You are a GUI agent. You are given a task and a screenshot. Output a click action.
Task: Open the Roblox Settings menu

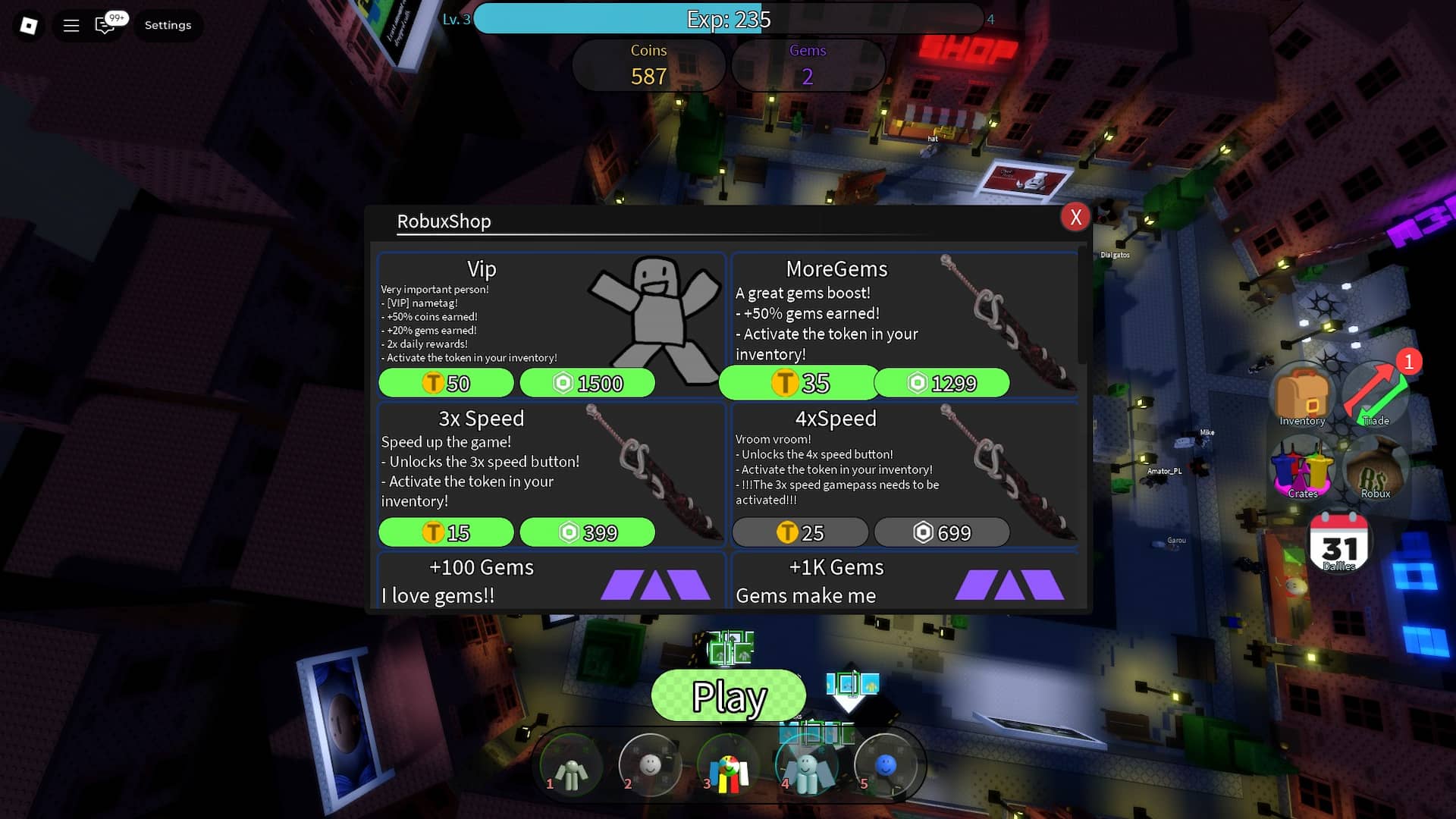point(168,25)
